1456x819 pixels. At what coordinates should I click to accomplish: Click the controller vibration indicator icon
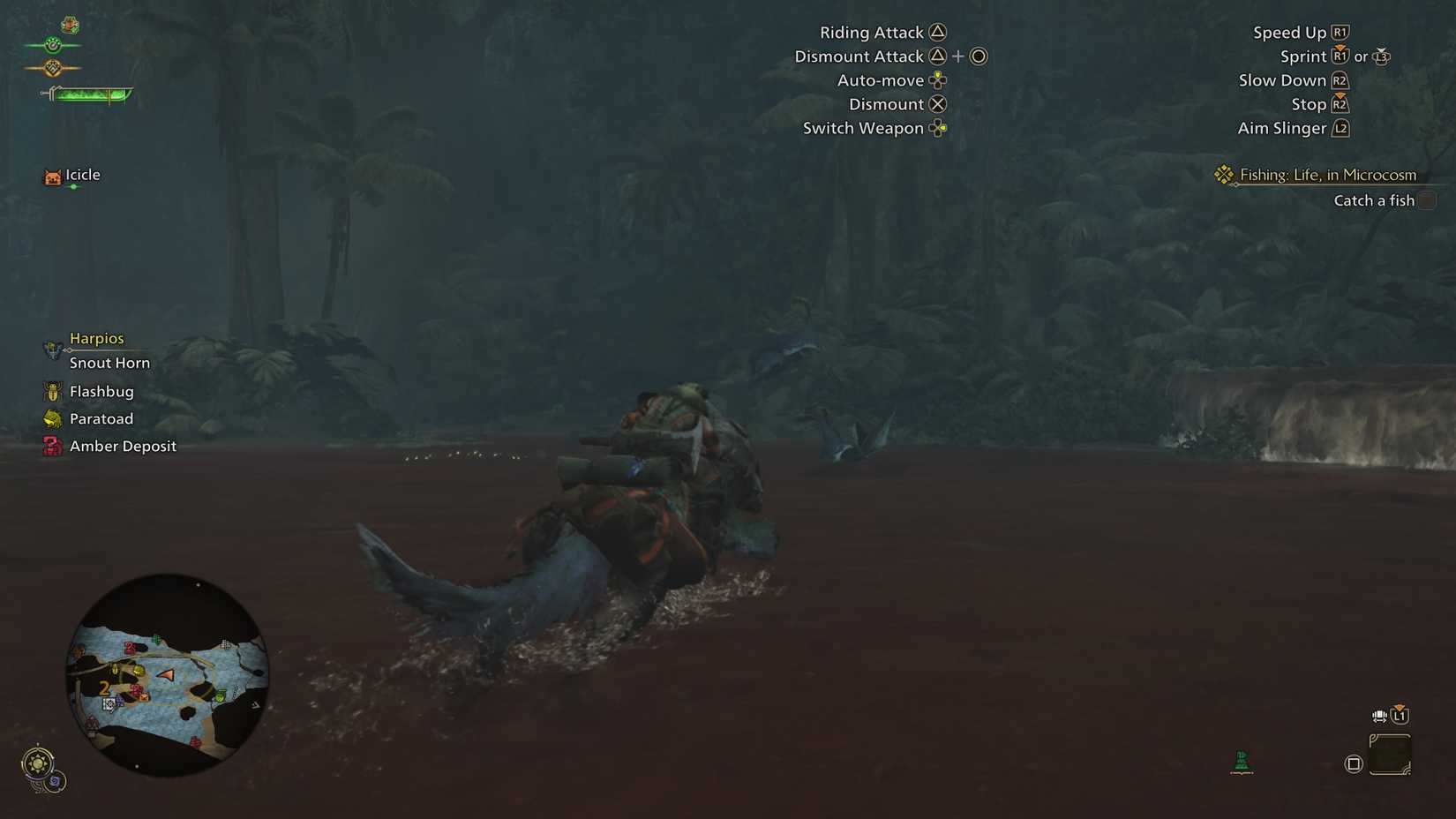coord(1377,716)
